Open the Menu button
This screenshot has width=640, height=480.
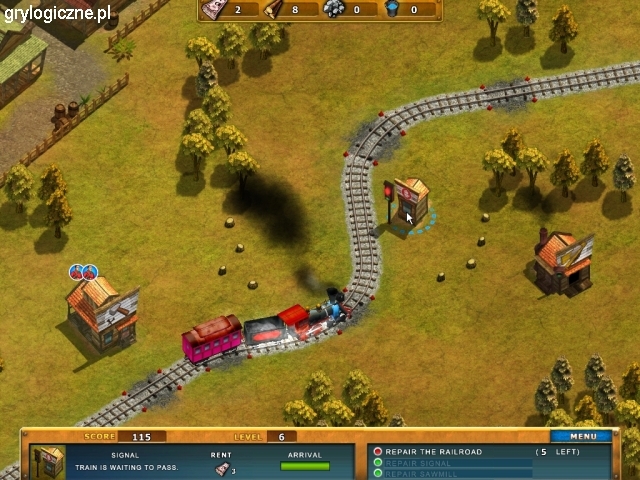pyautogui.click(x=583, y=436)
